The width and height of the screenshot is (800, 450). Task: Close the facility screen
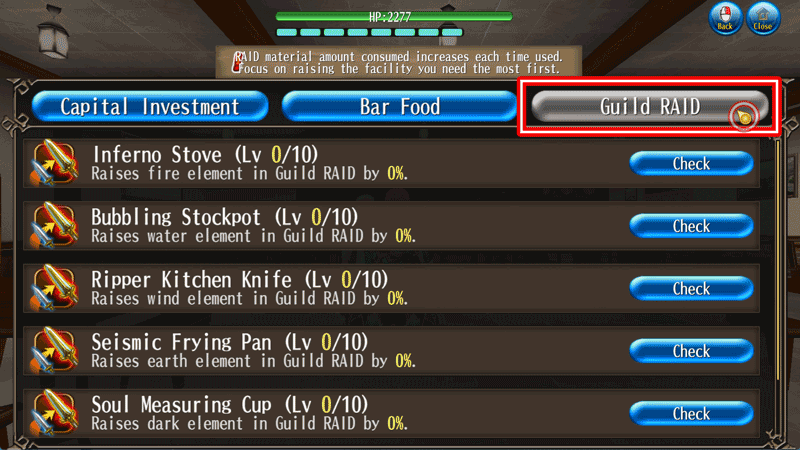(764, 20)
